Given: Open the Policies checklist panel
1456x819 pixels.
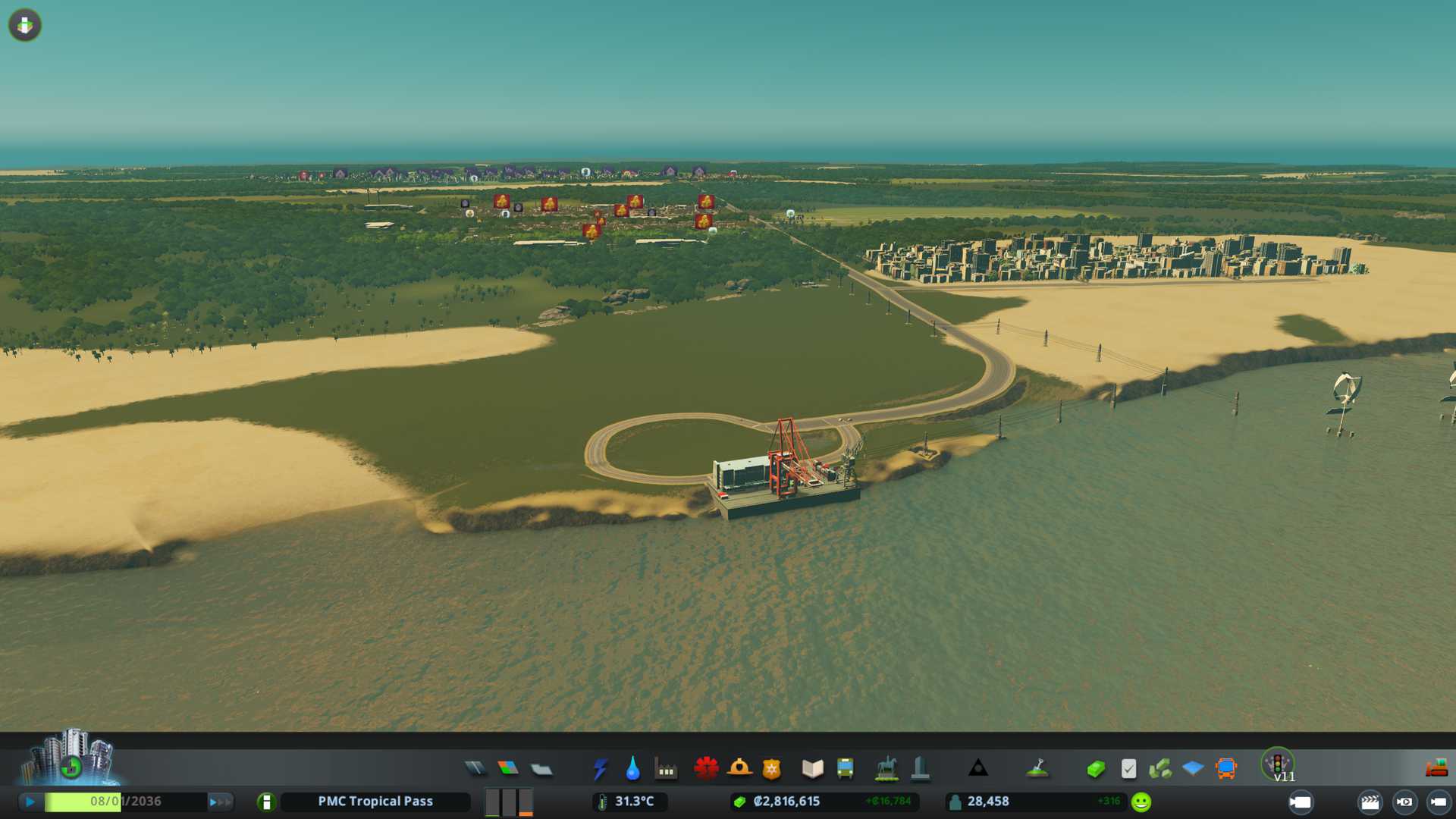Looking at the screenshot, I should 1128,769.
